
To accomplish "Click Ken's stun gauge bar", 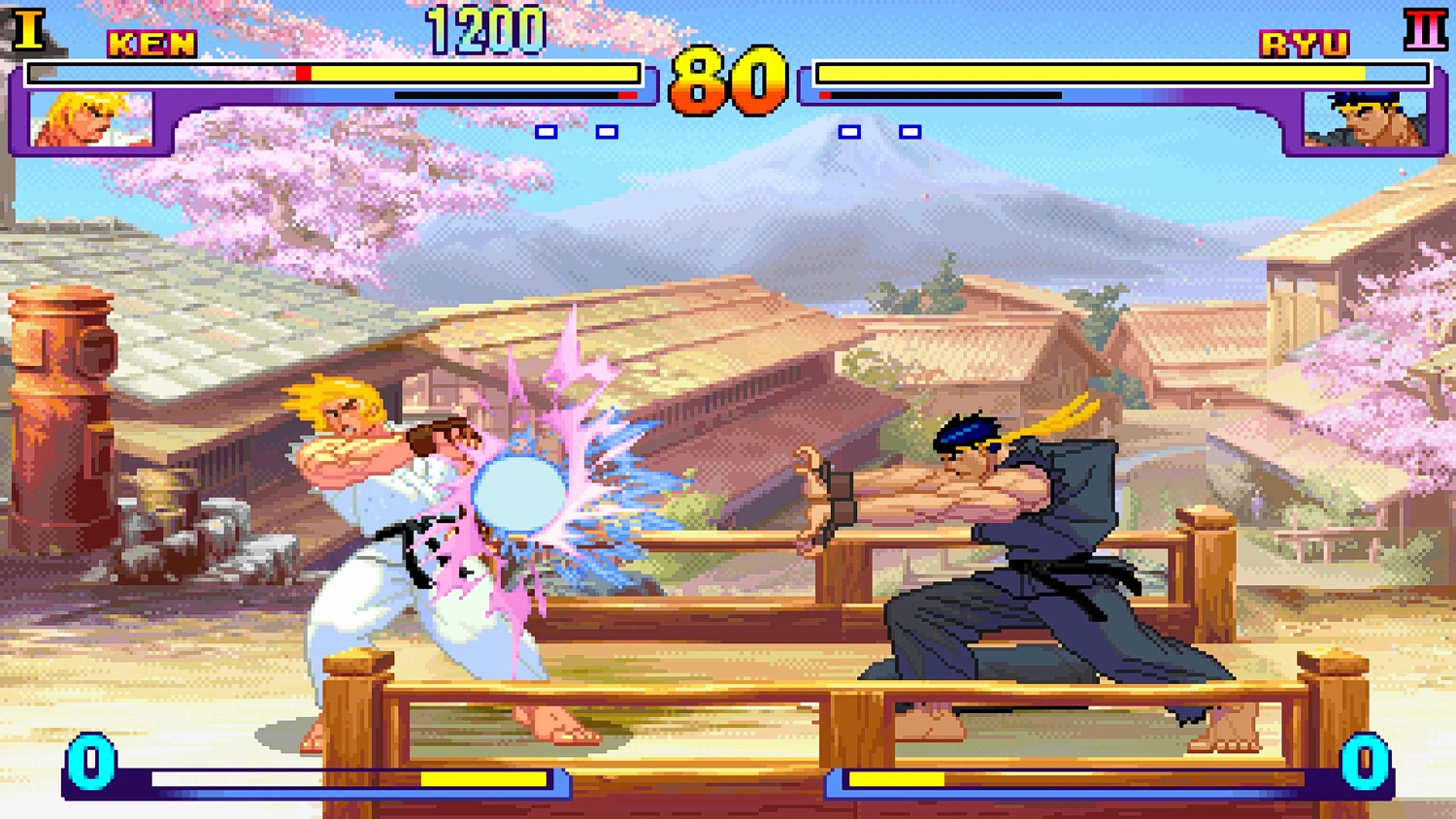I will click(x=514, y=94).
